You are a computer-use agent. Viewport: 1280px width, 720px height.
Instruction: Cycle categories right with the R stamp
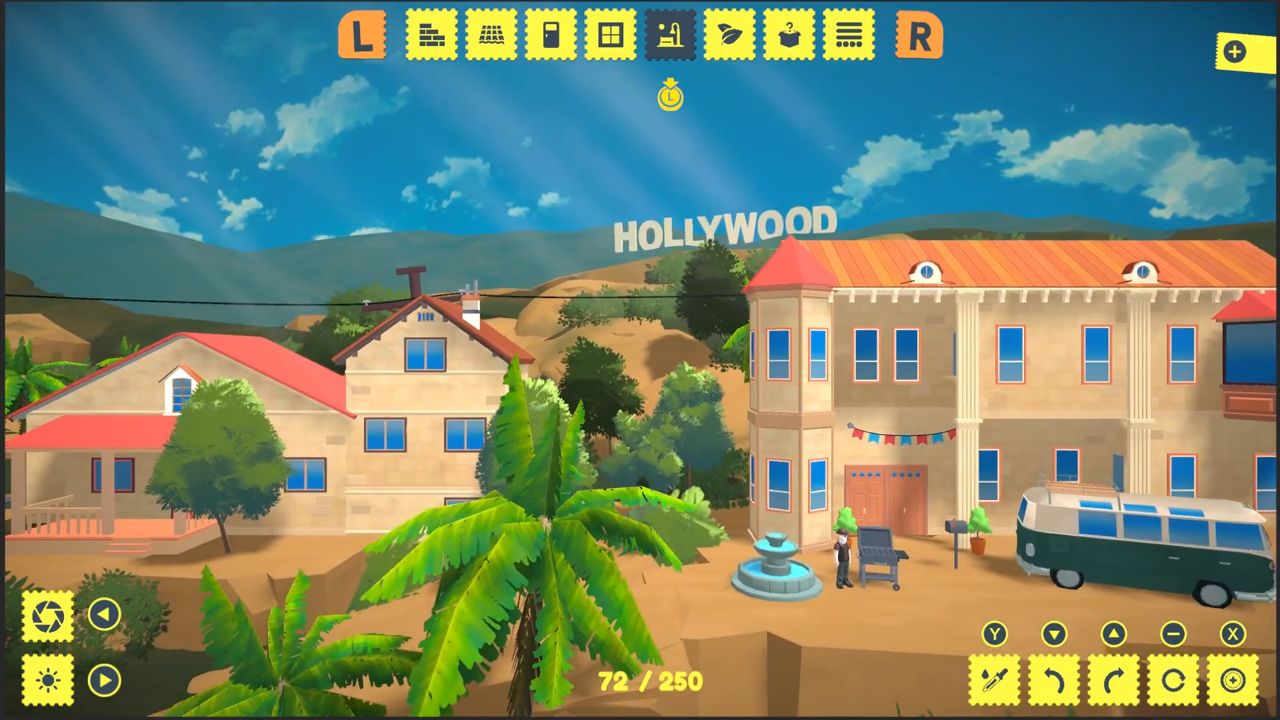[x=916, y=35]
